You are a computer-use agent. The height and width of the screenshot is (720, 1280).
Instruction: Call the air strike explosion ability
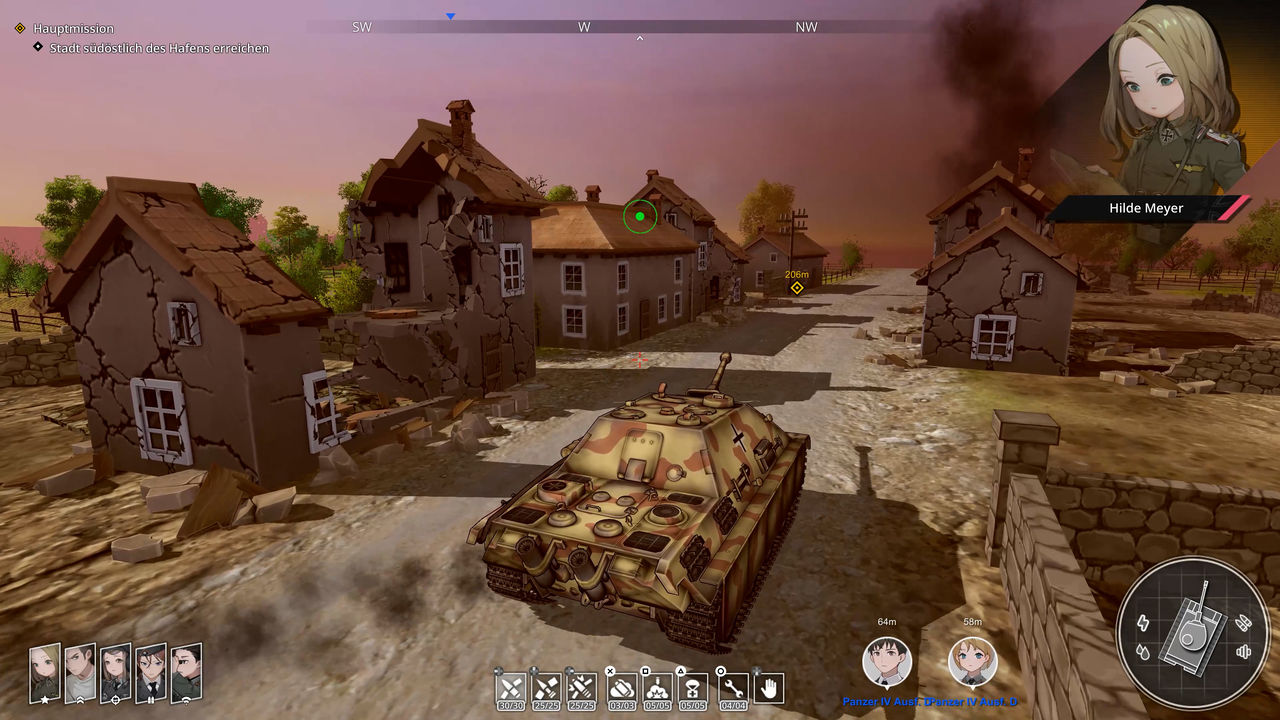tap(657, 688)
